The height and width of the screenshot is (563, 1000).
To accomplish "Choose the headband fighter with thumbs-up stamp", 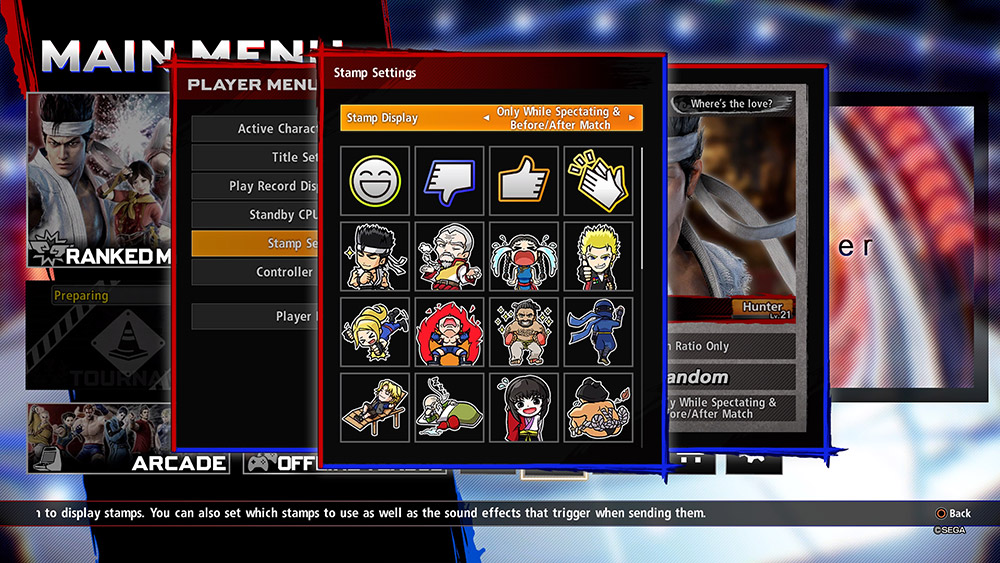I will click(375, 256).
